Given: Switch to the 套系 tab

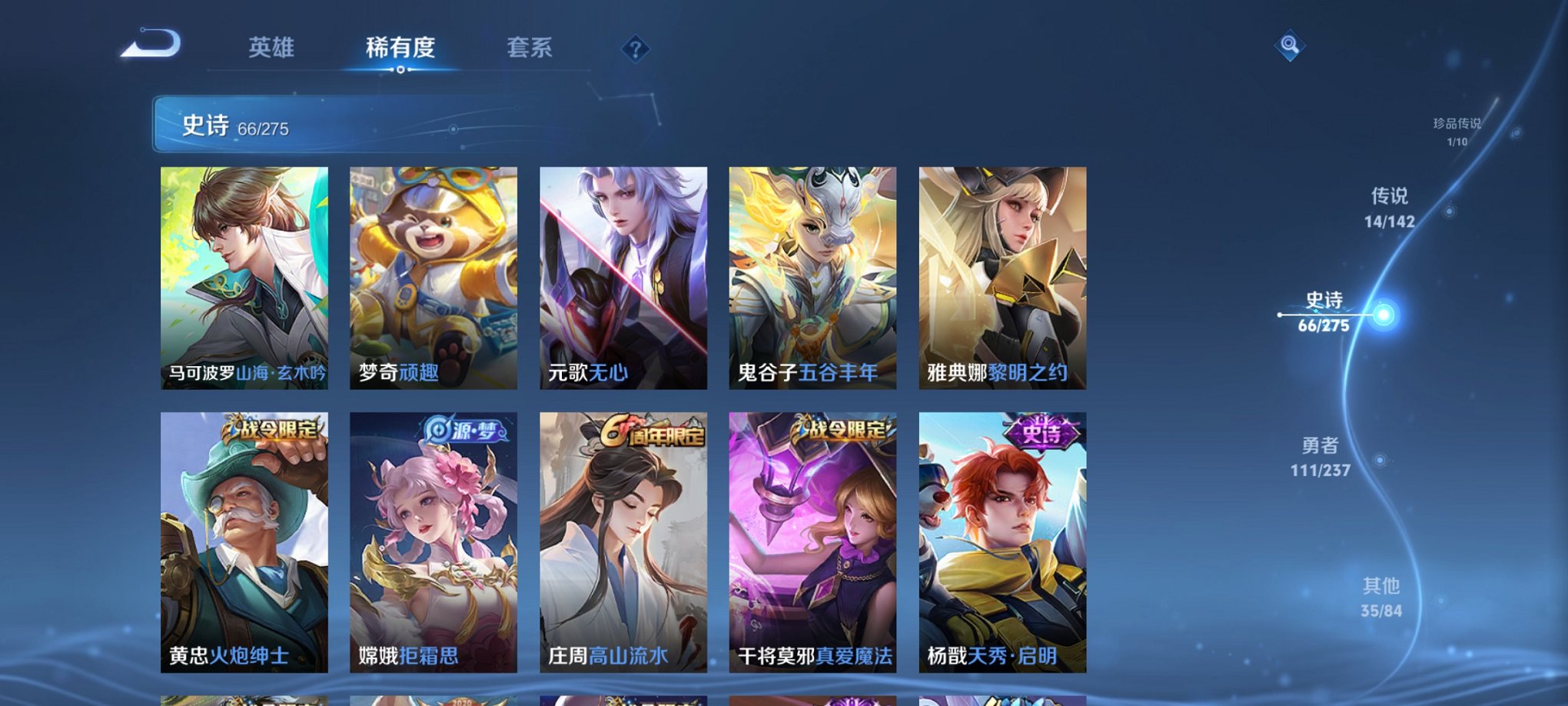Looking at the screenshot, I should coord(531,48).
